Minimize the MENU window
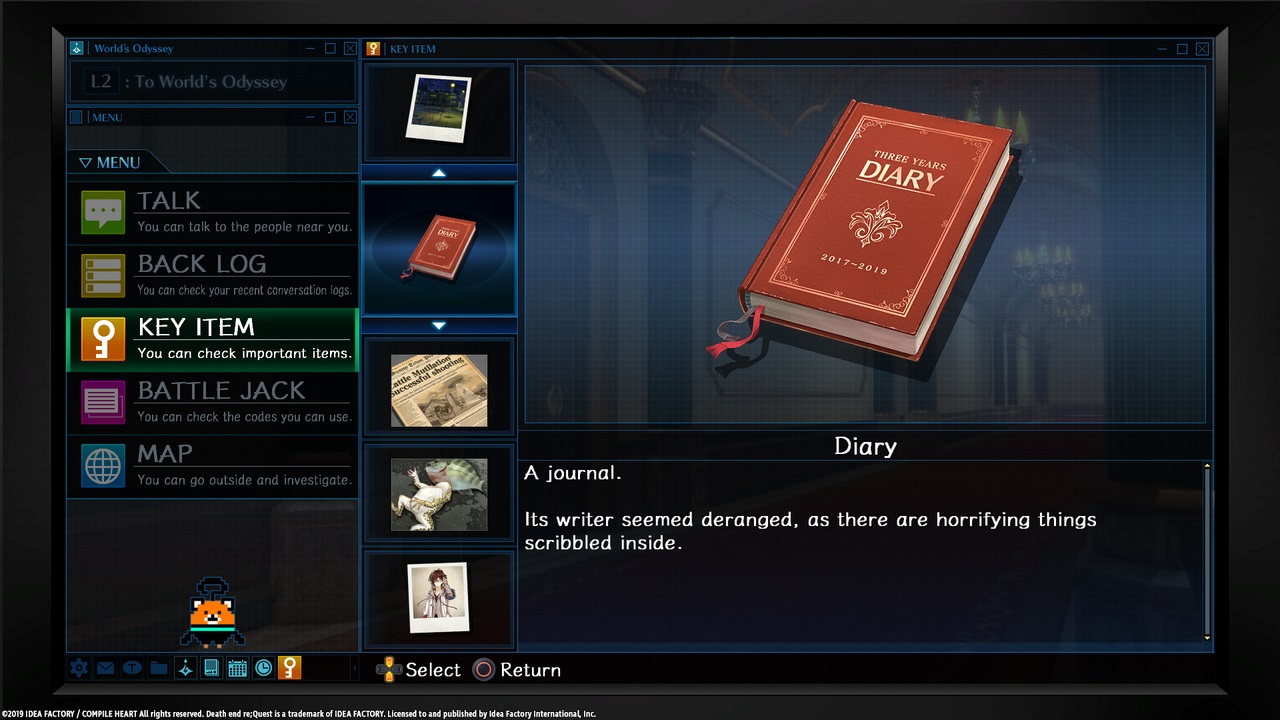 click(310, 117)
